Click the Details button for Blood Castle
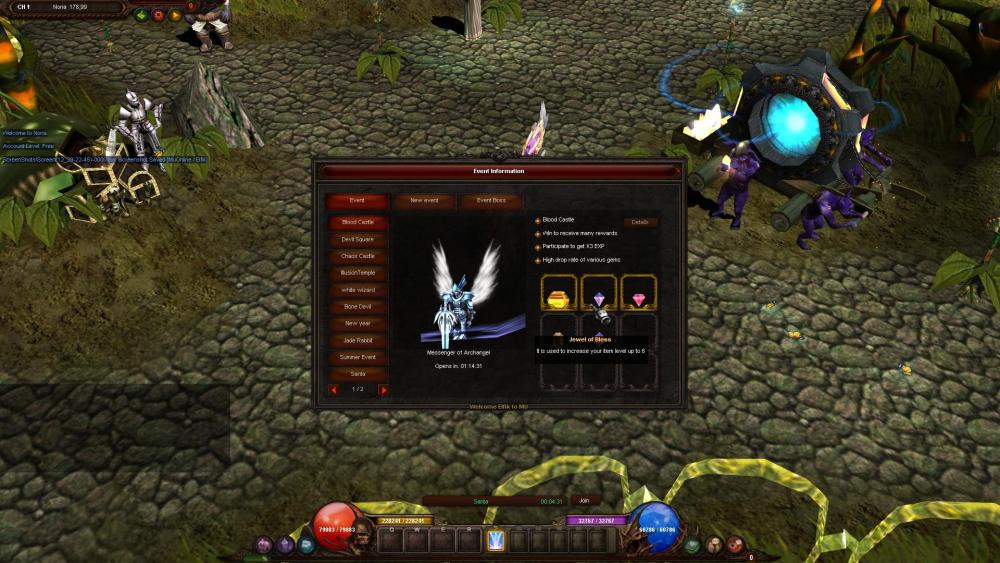This screenshot has width=1000, height=563. point(640,222)
